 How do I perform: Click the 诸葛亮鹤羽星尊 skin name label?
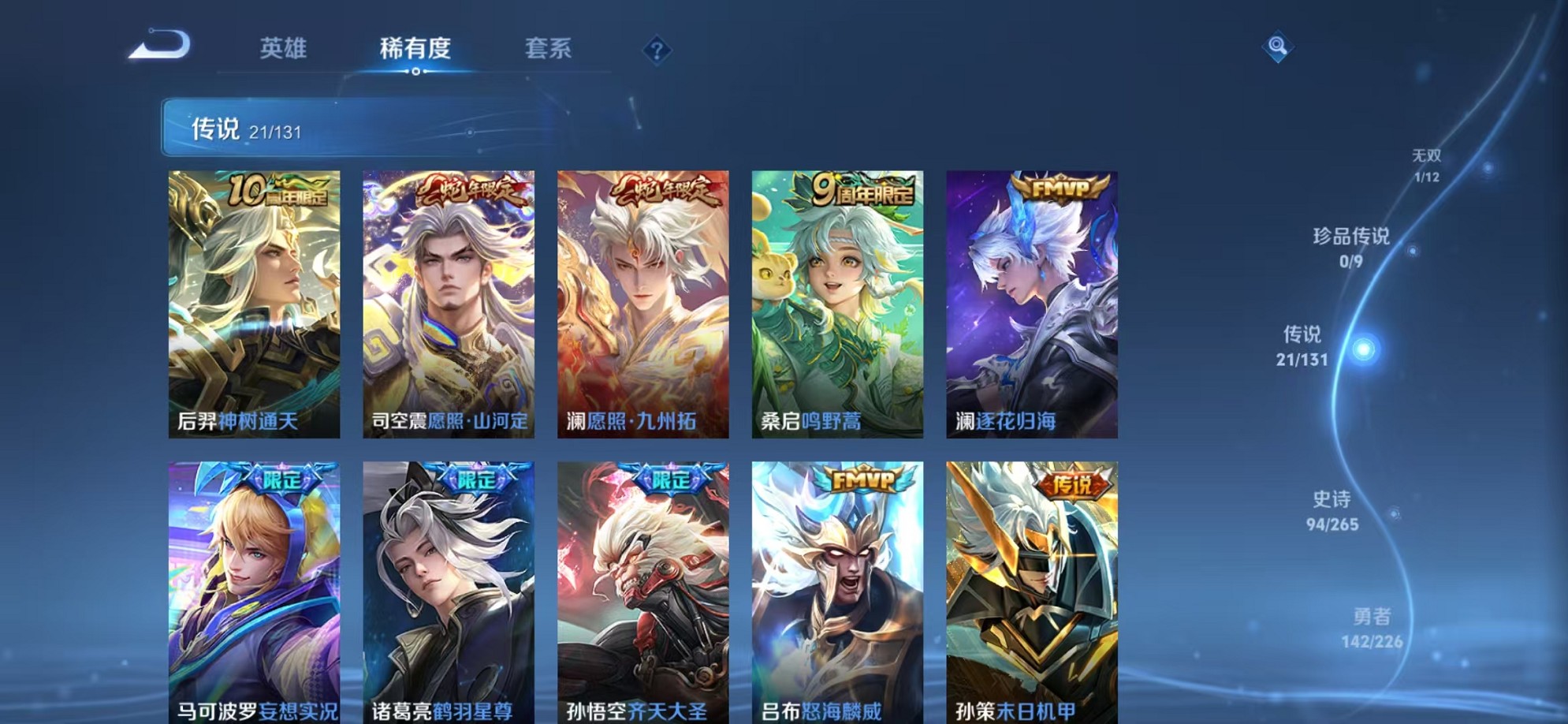coord(441,709)
